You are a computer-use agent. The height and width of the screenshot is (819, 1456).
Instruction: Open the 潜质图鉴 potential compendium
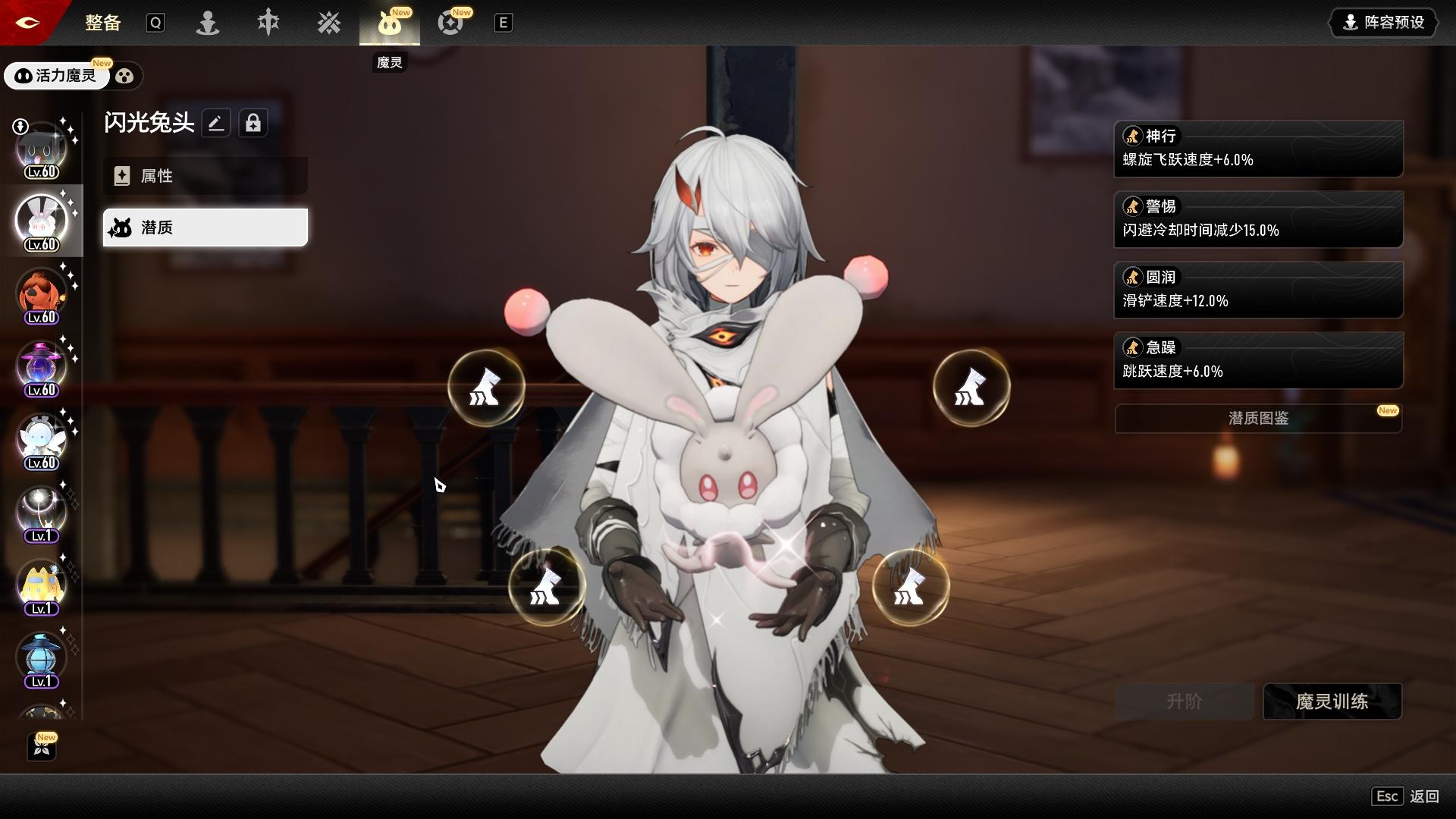(1258, 419)
